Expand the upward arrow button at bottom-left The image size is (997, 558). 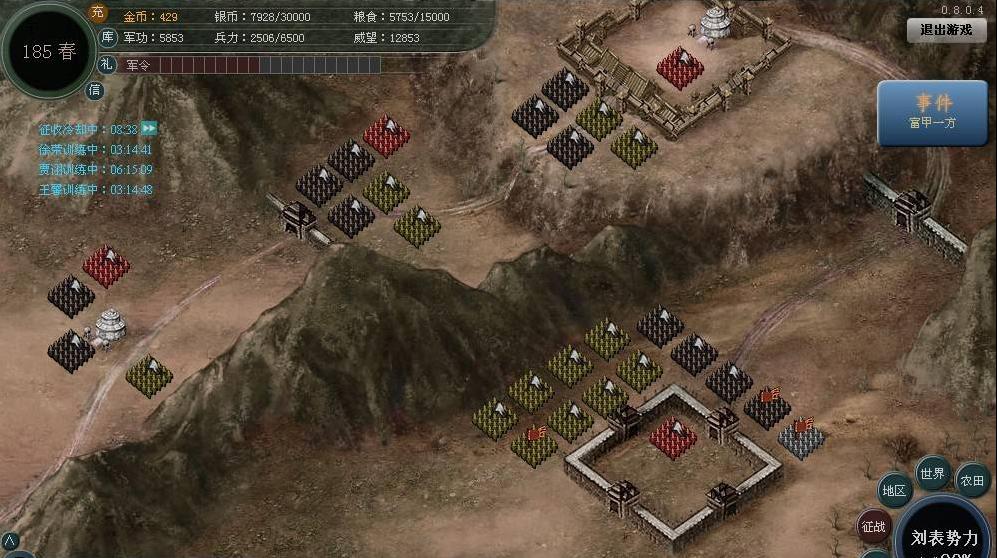tap(10, 542)
